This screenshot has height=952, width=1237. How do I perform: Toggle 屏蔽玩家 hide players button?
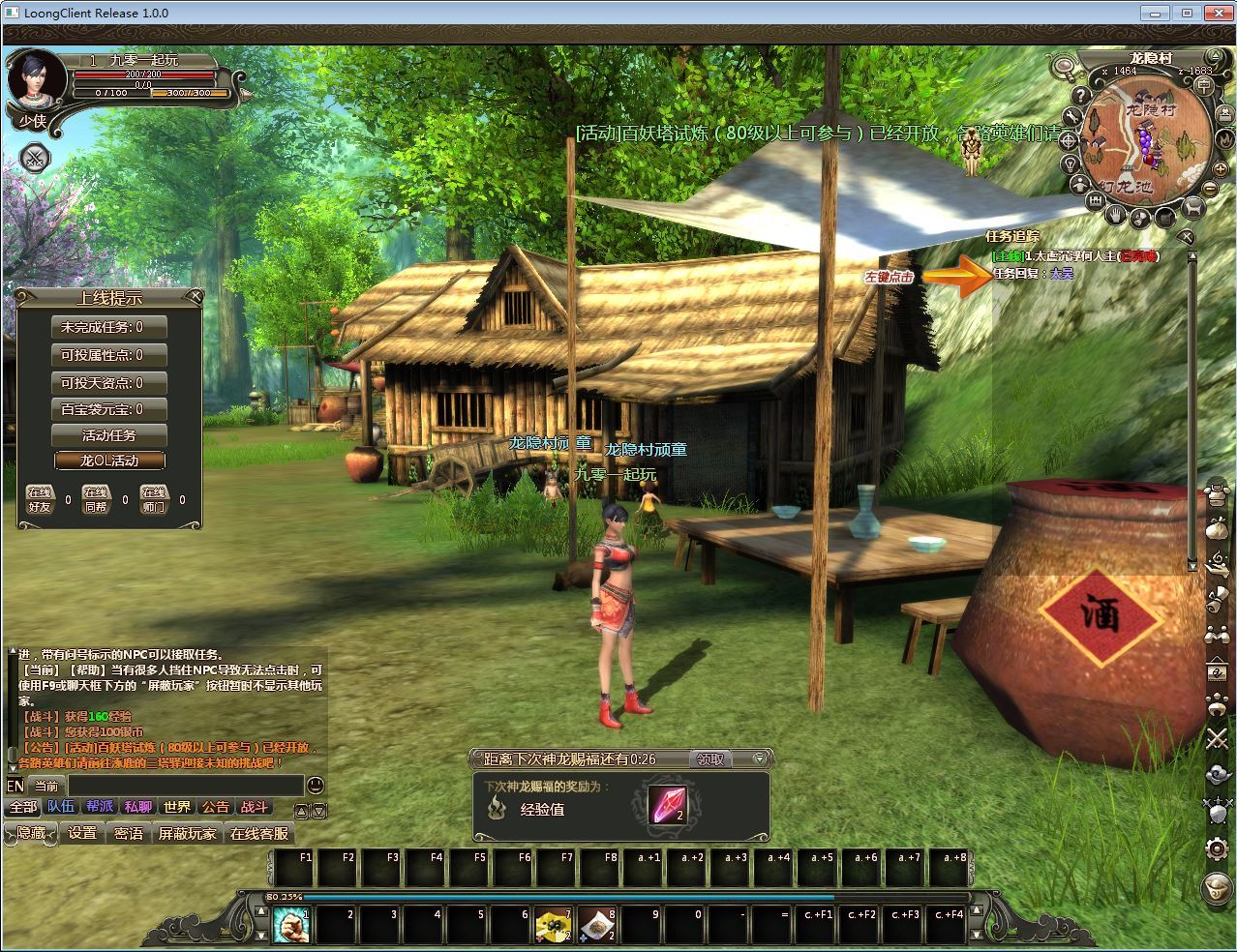188,833
